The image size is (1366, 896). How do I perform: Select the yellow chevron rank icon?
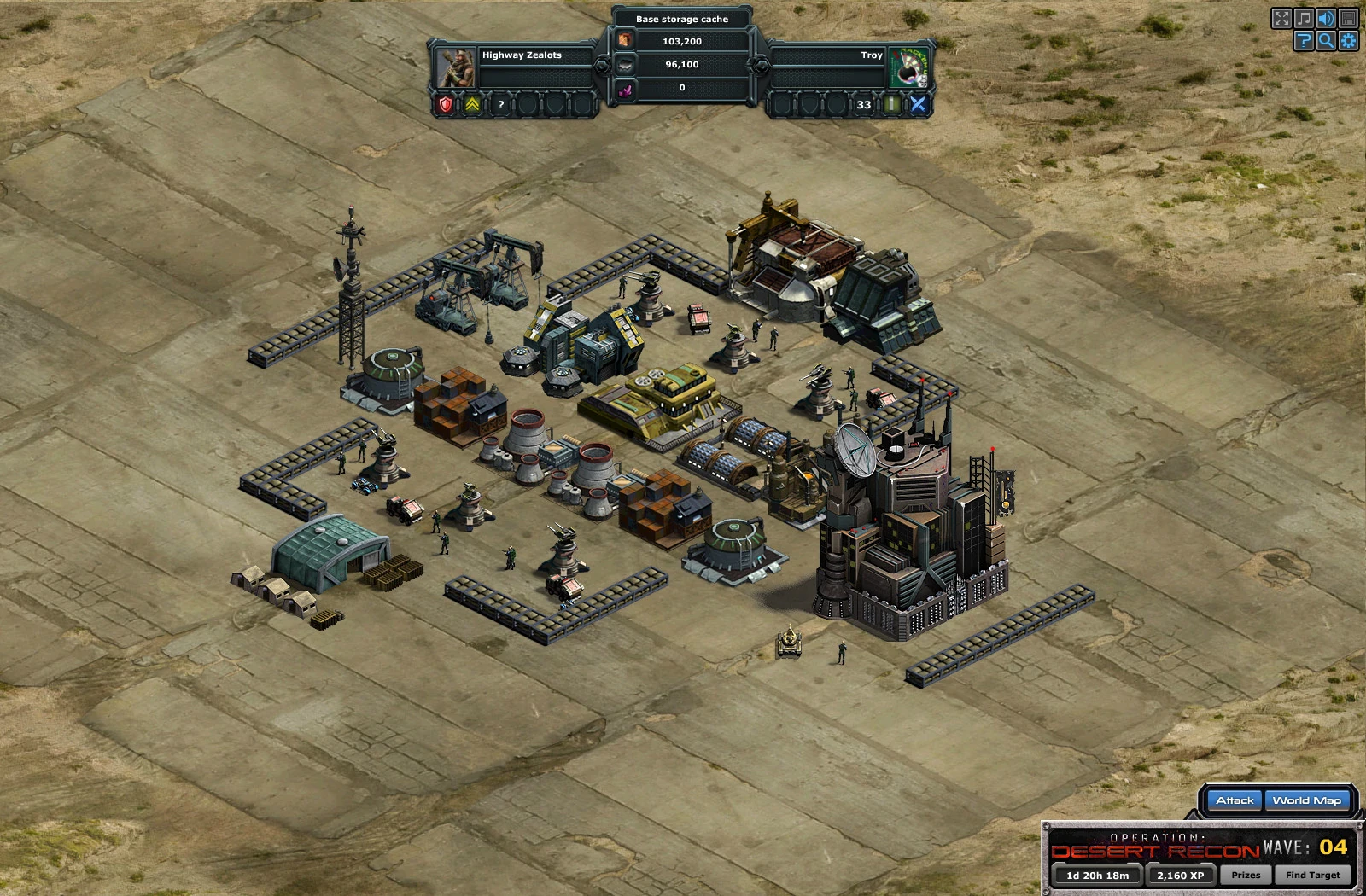[472, 104]
